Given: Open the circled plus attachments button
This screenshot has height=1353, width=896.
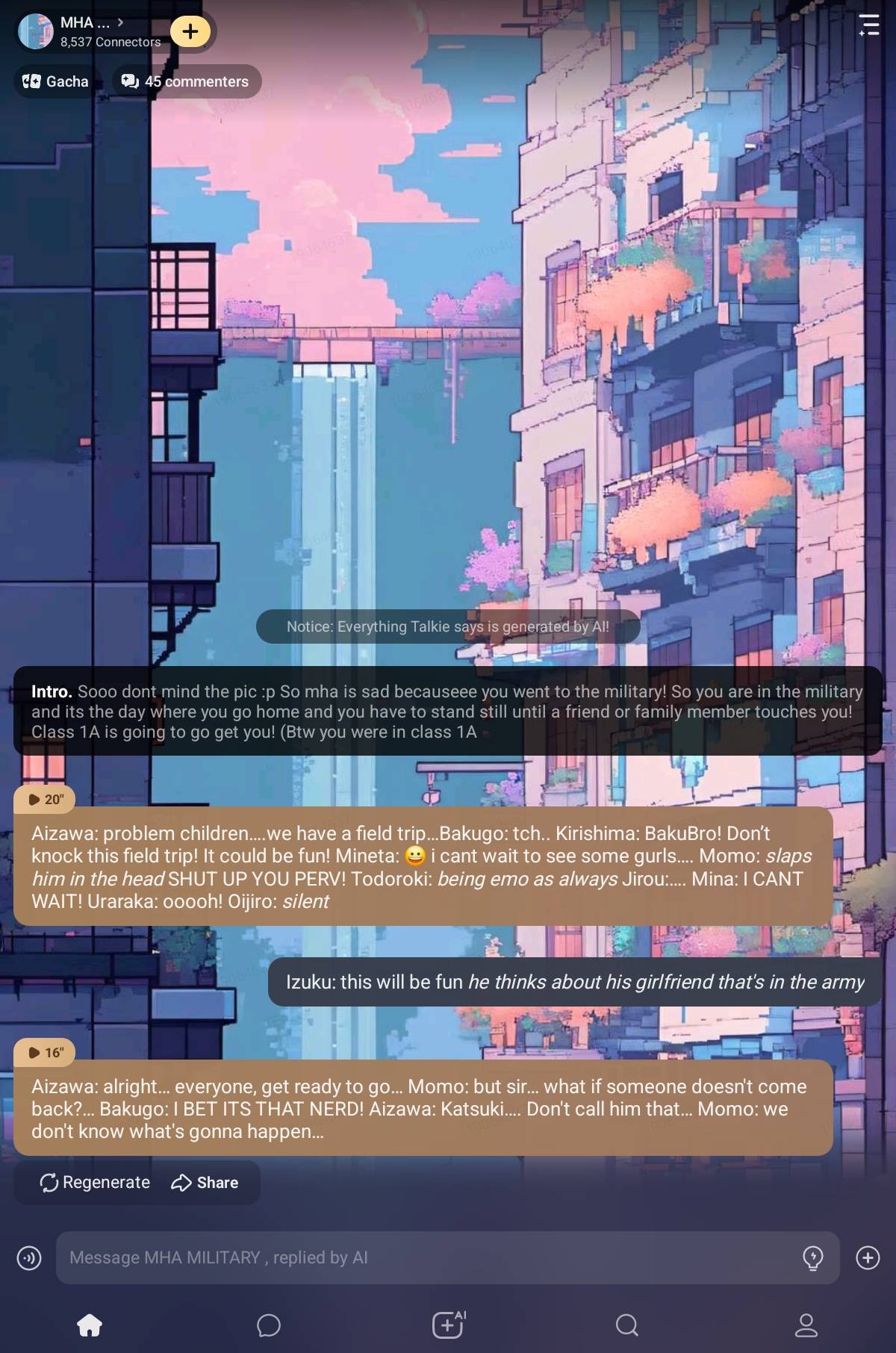Looking at the screenshot, I should click(868, 1258).
